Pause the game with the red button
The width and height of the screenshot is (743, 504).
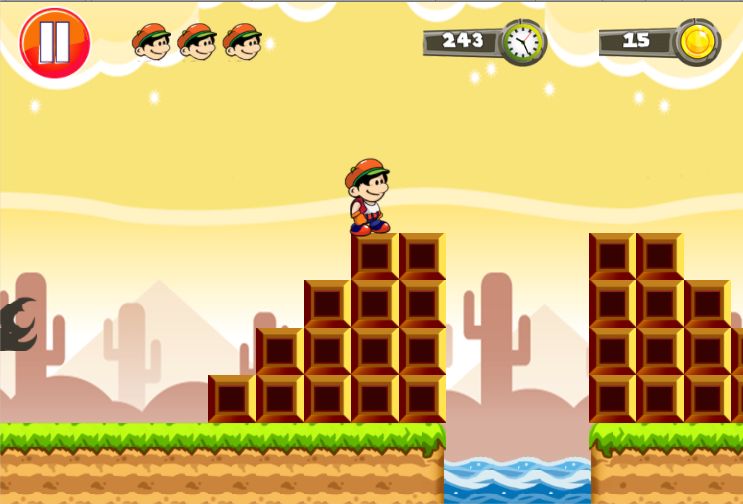[55, 42]
